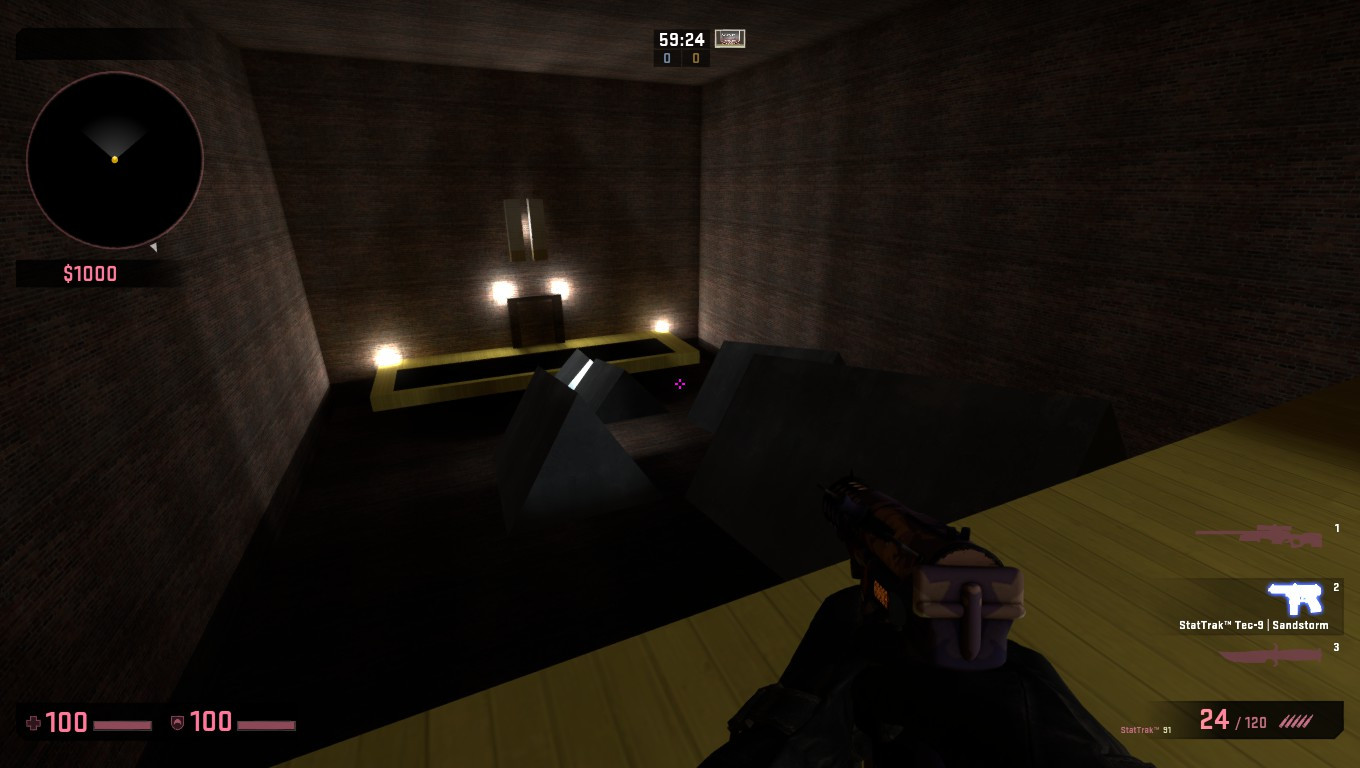Open the StatTrak Tec-9 | Sandstorm label
This screenshot has width=1360, height=768.
pos(1253,624)
